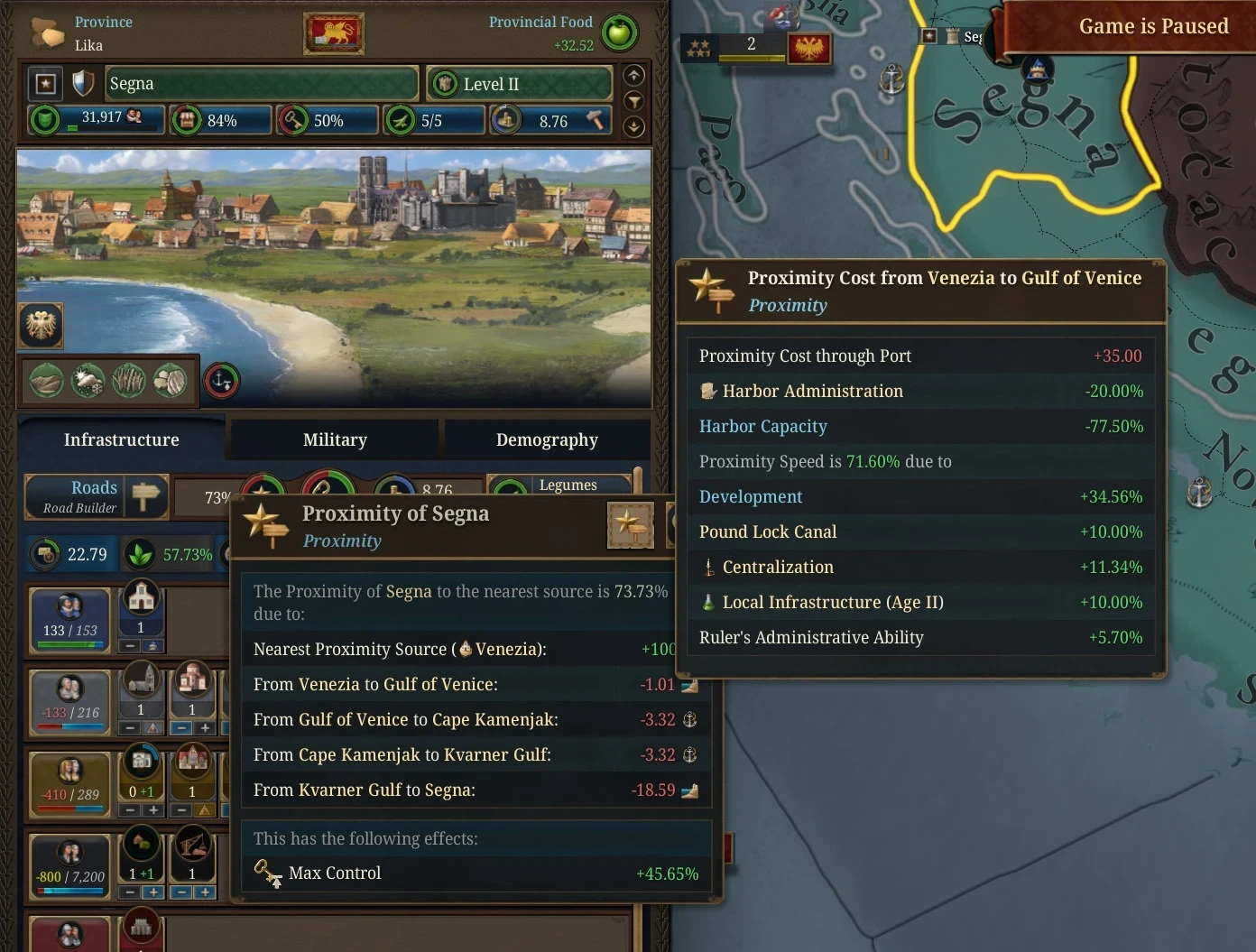Select the Infrastructure tab
Screen dimensions: 1256x952
click(x=121, y=439)
